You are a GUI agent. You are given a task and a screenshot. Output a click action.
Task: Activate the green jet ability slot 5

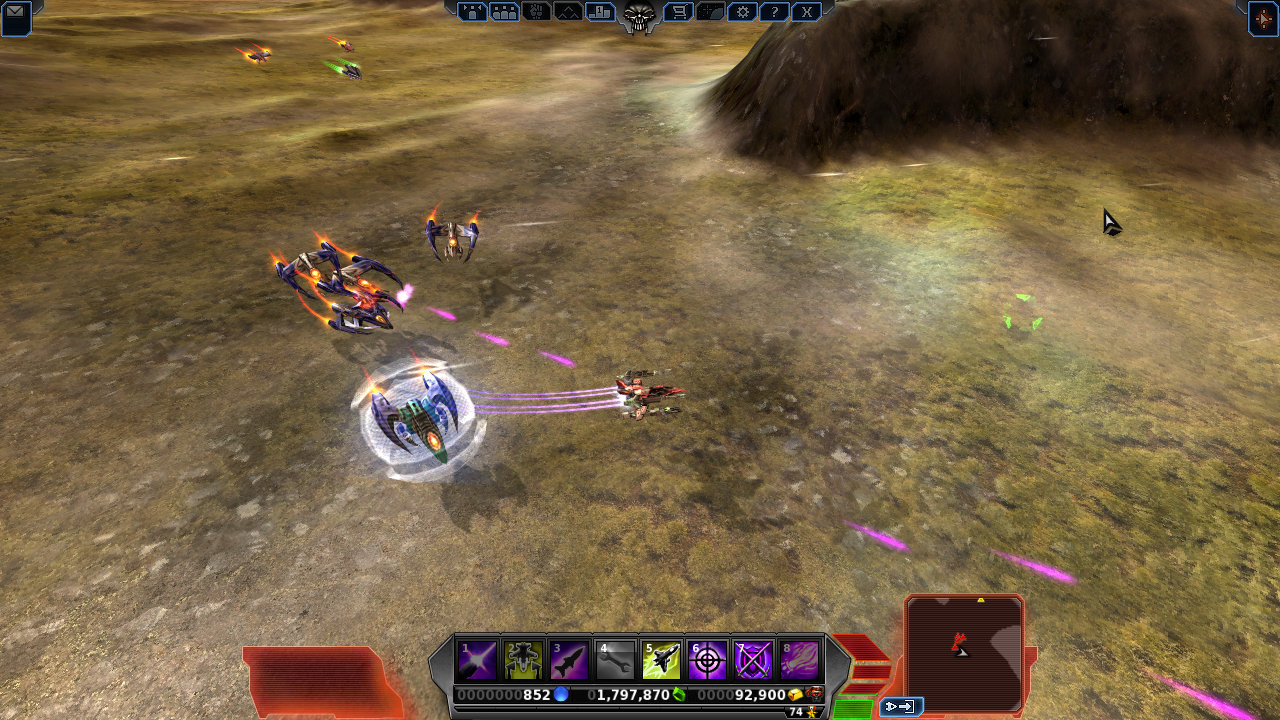click(x=661, y=660)
